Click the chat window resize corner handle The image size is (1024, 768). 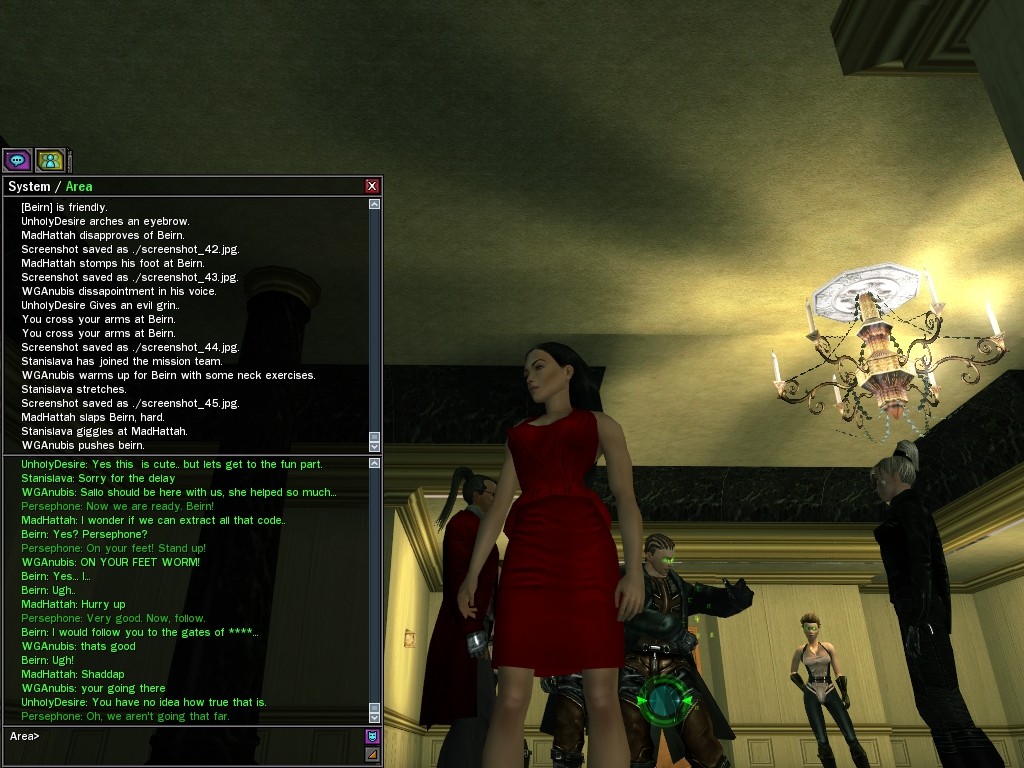[372, 754]
